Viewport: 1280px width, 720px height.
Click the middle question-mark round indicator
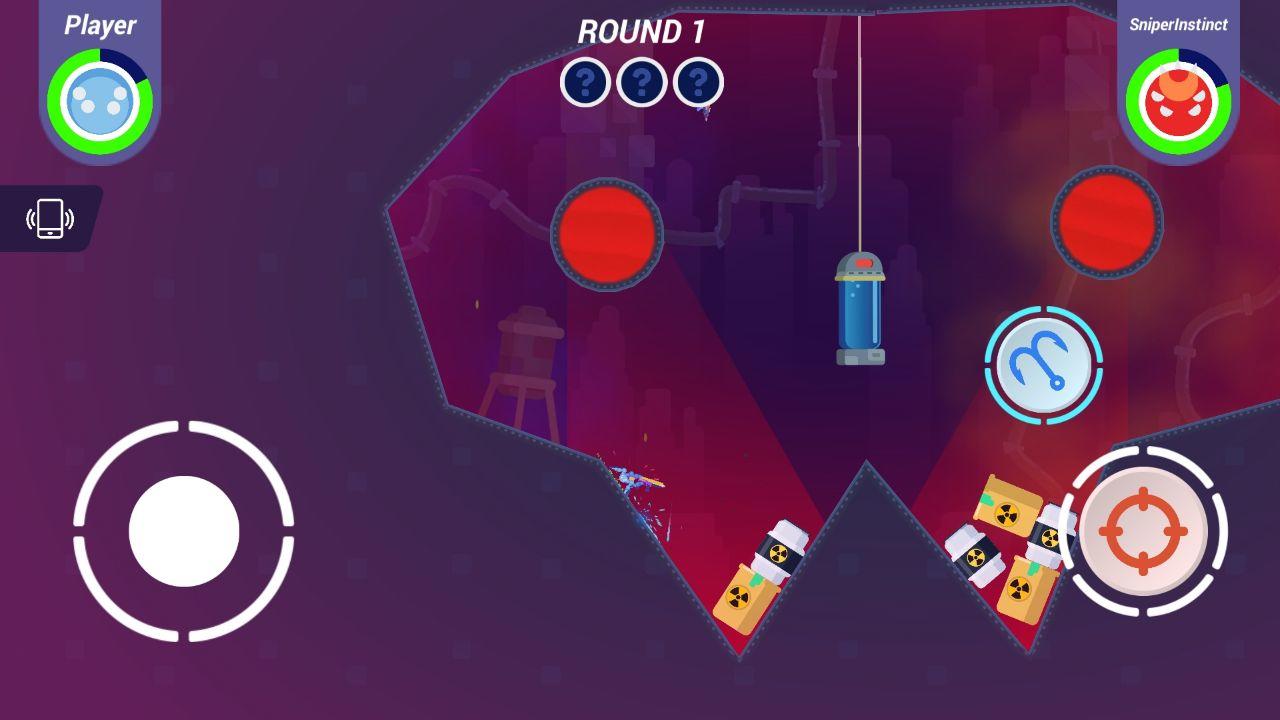(x=641, y=83)
